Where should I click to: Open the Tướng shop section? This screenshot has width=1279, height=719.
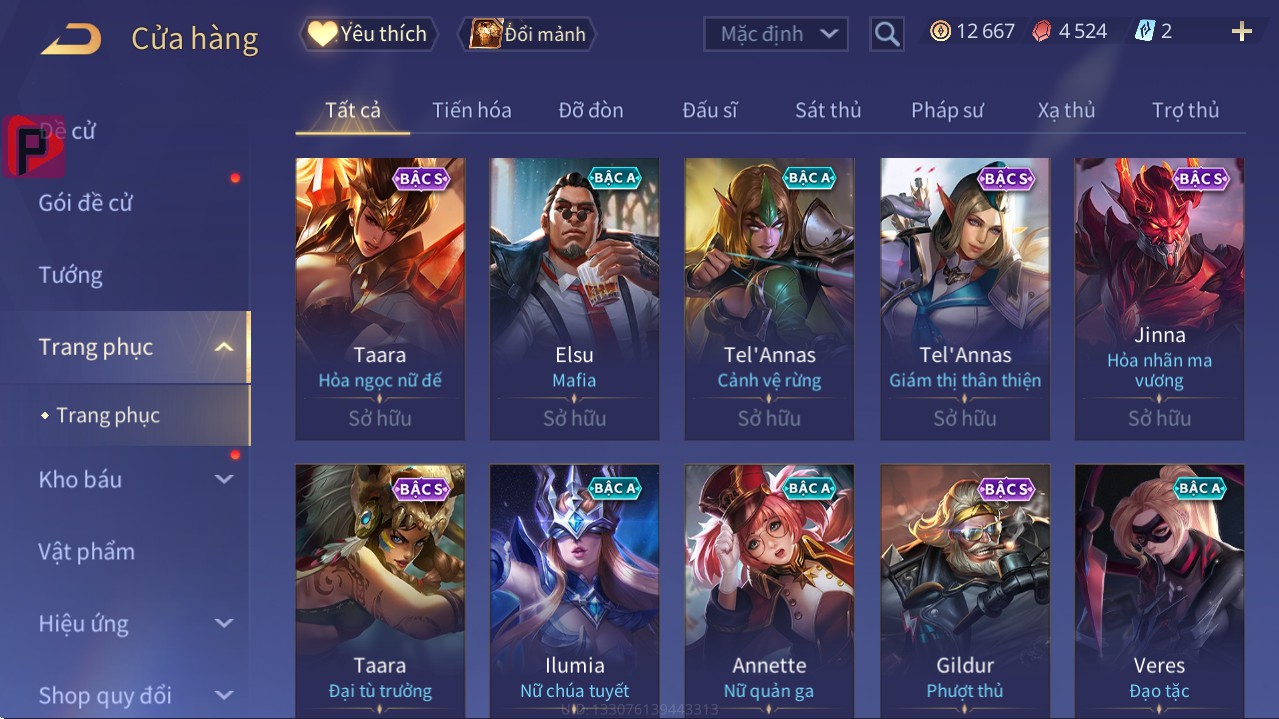click(71, 275)
